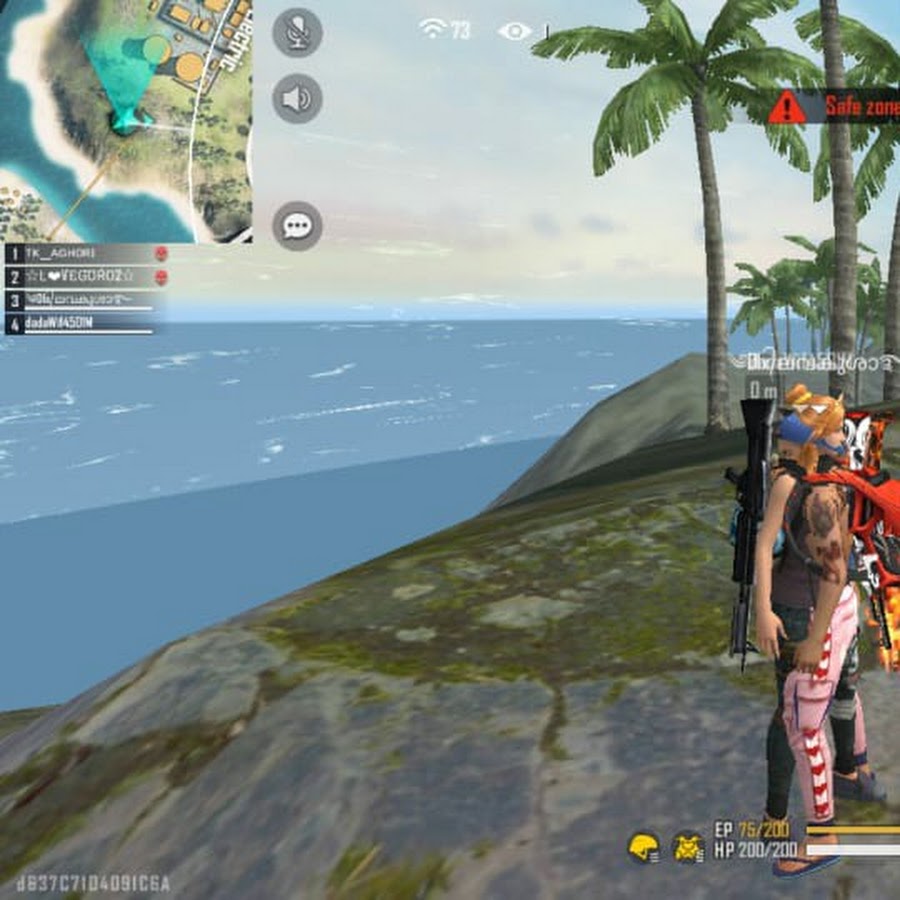Open the chat speech bubble

pyautogui.click(x=297, y=226)
